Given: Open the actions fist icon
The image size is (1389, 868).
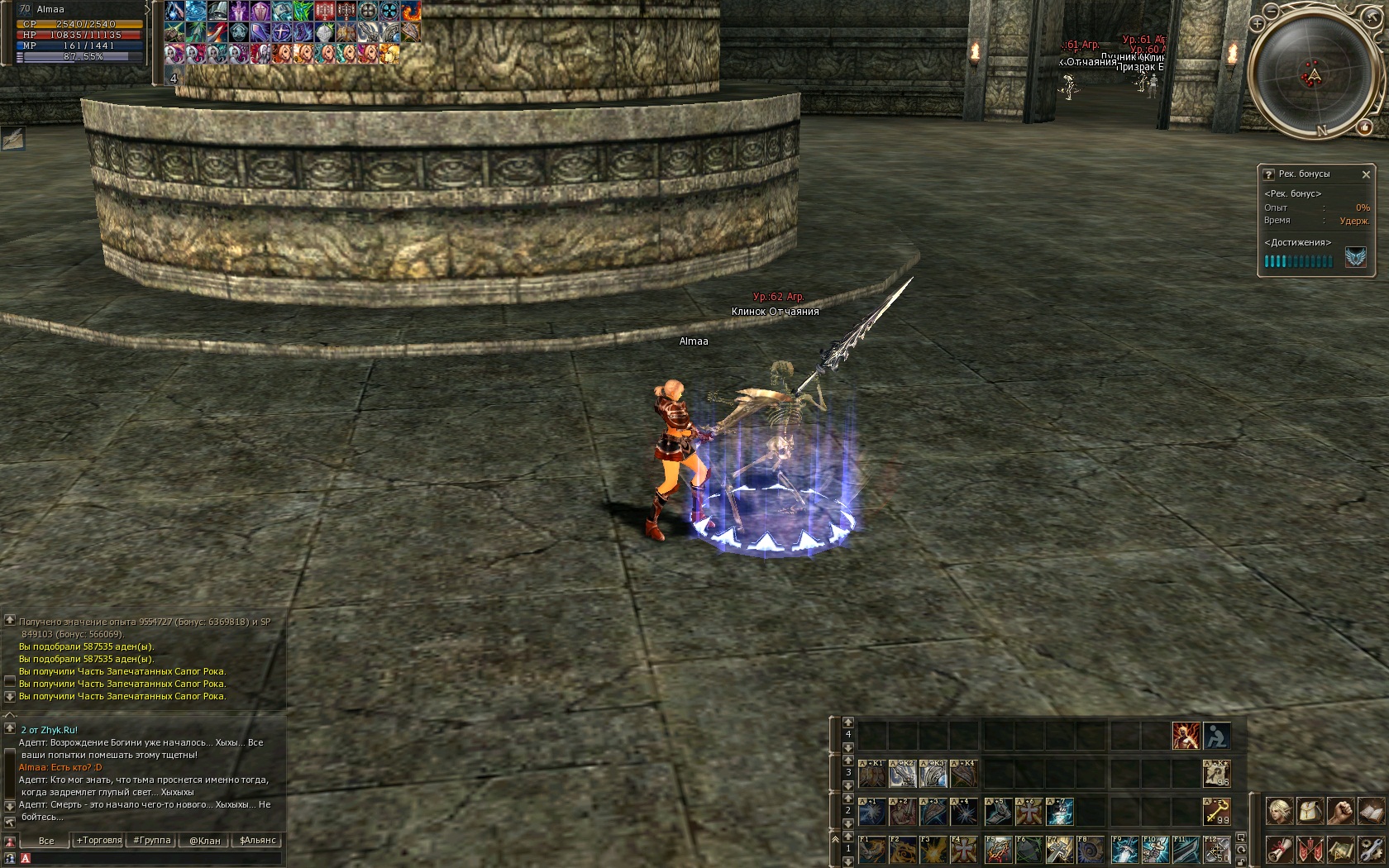Looking at the screenshot, I should point(1339,811).
